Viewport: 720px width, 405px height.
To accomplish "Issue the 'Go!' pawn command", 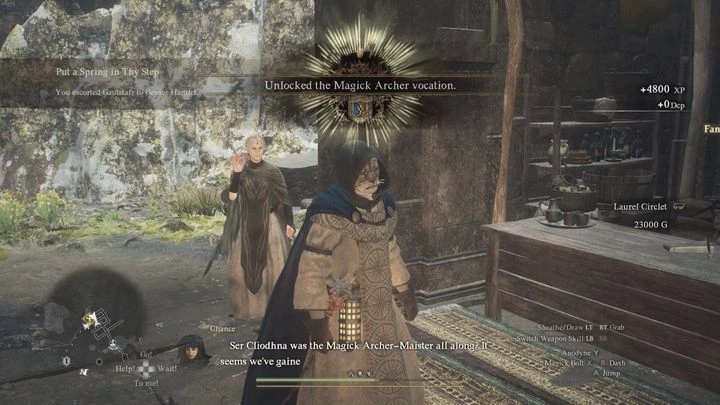I will click(146, 354).
